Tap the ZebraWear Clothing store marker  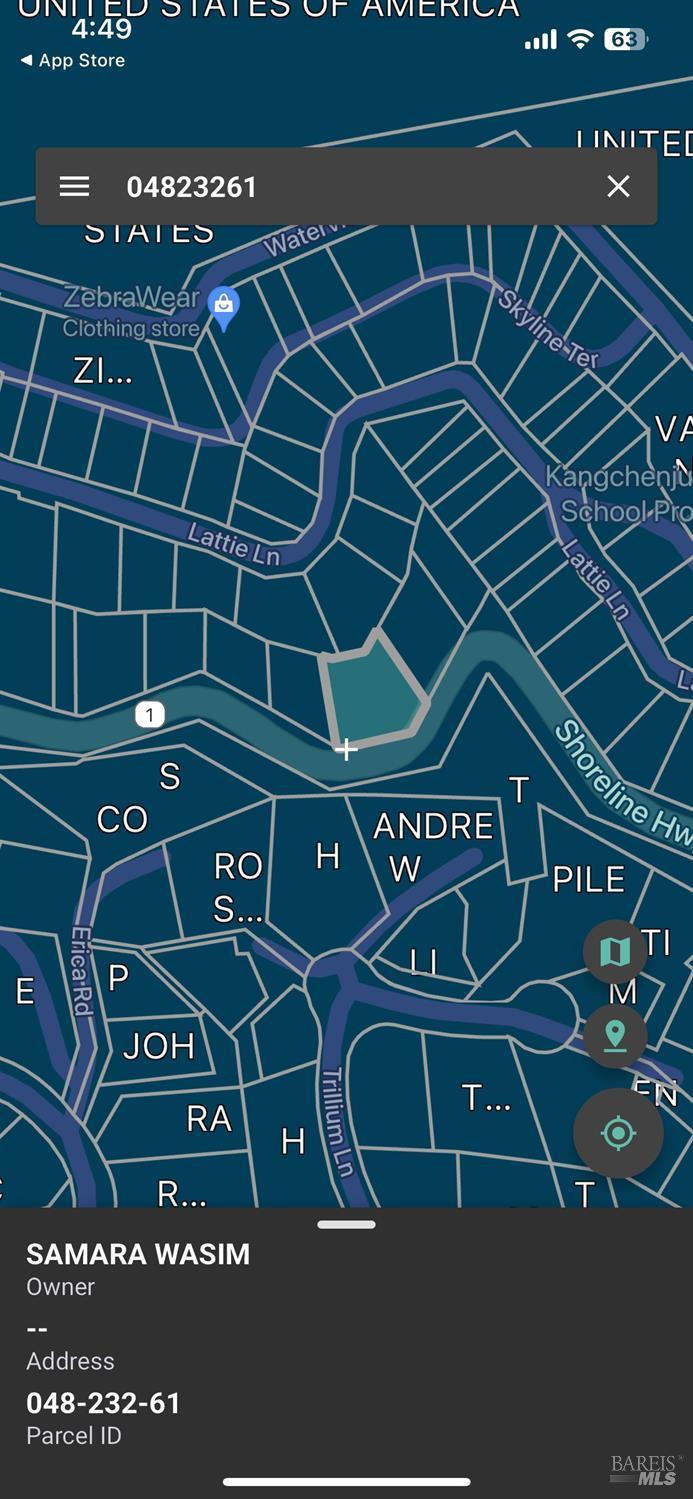[x=223, y=308]
